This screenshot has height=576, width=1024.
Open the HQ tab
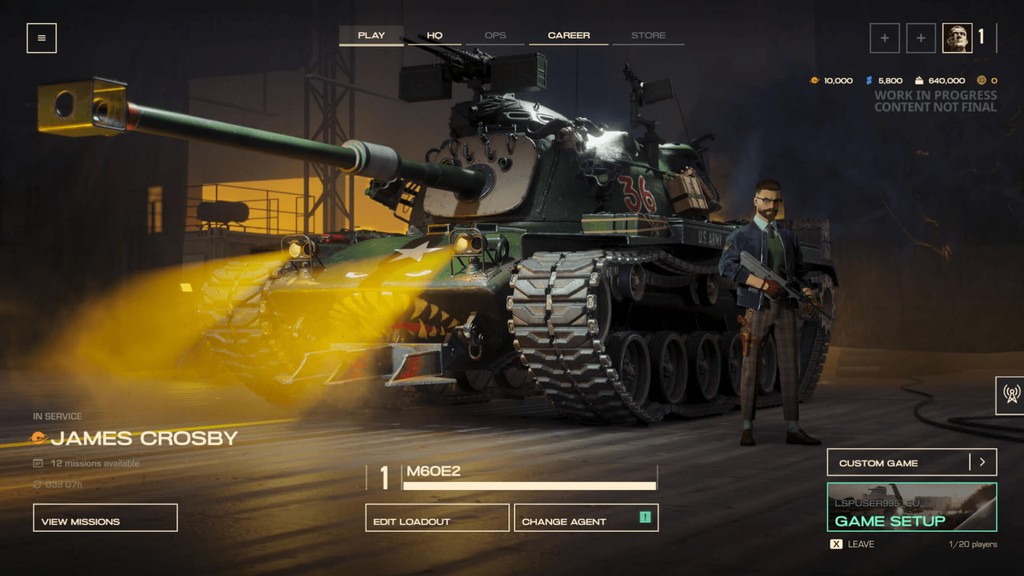point(434,35)
